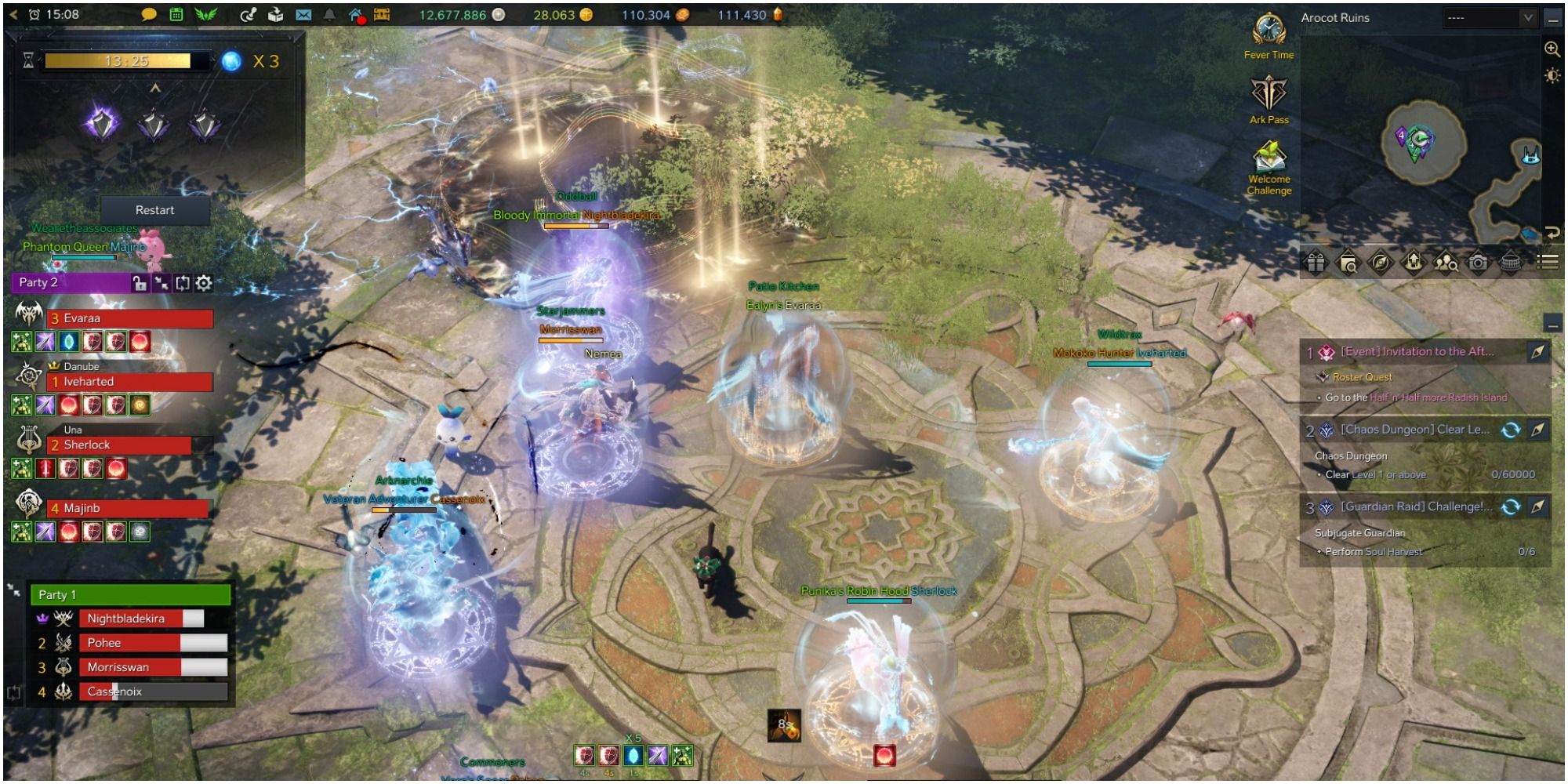This screenshot has height=784, width=1568.
Task: Open the channel dropdown beside Arocot Ruins
Action: point(1527,18)
